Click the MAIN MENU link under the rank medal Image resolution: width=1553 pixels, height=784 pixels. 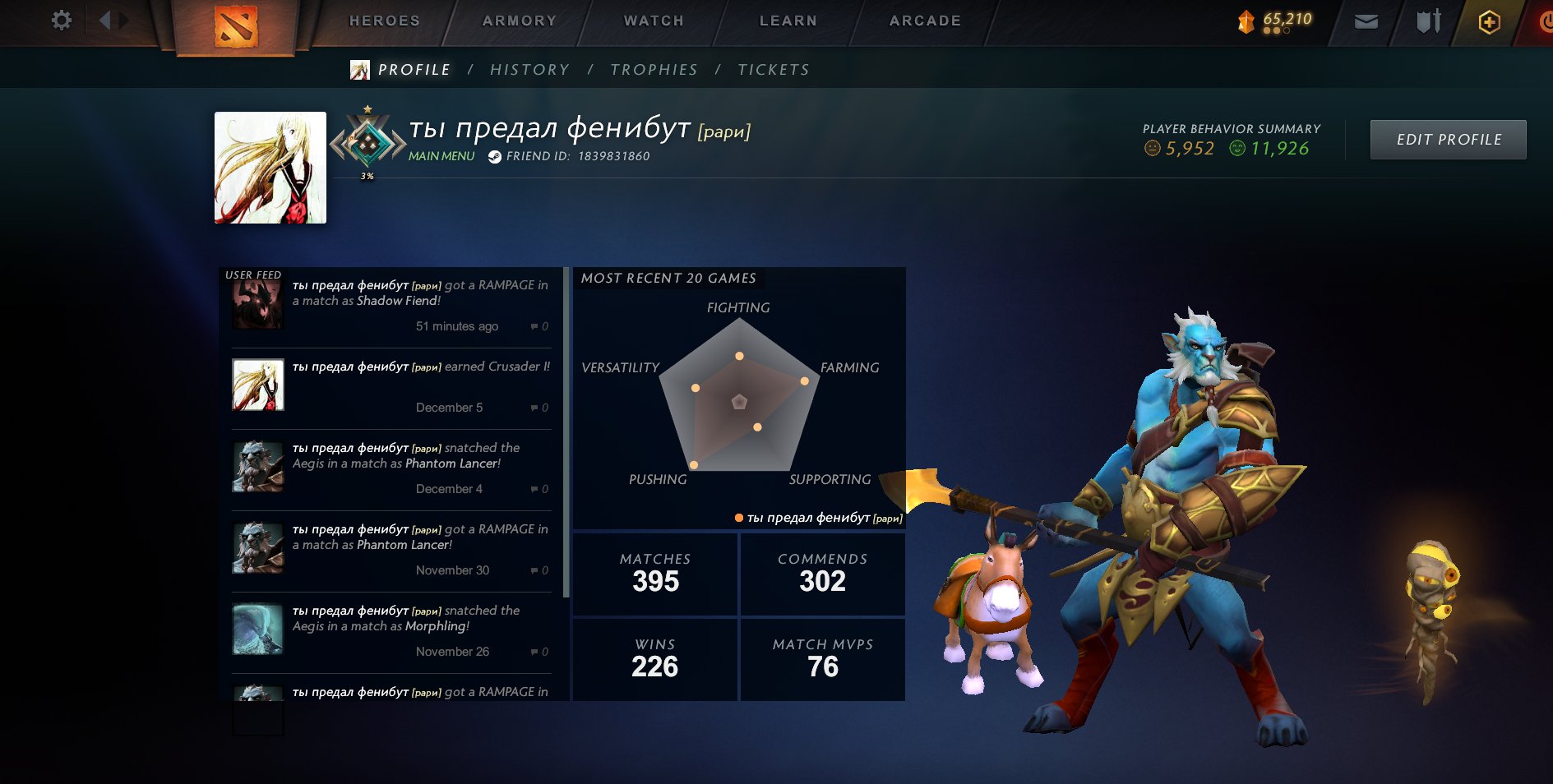click(441, 155)
